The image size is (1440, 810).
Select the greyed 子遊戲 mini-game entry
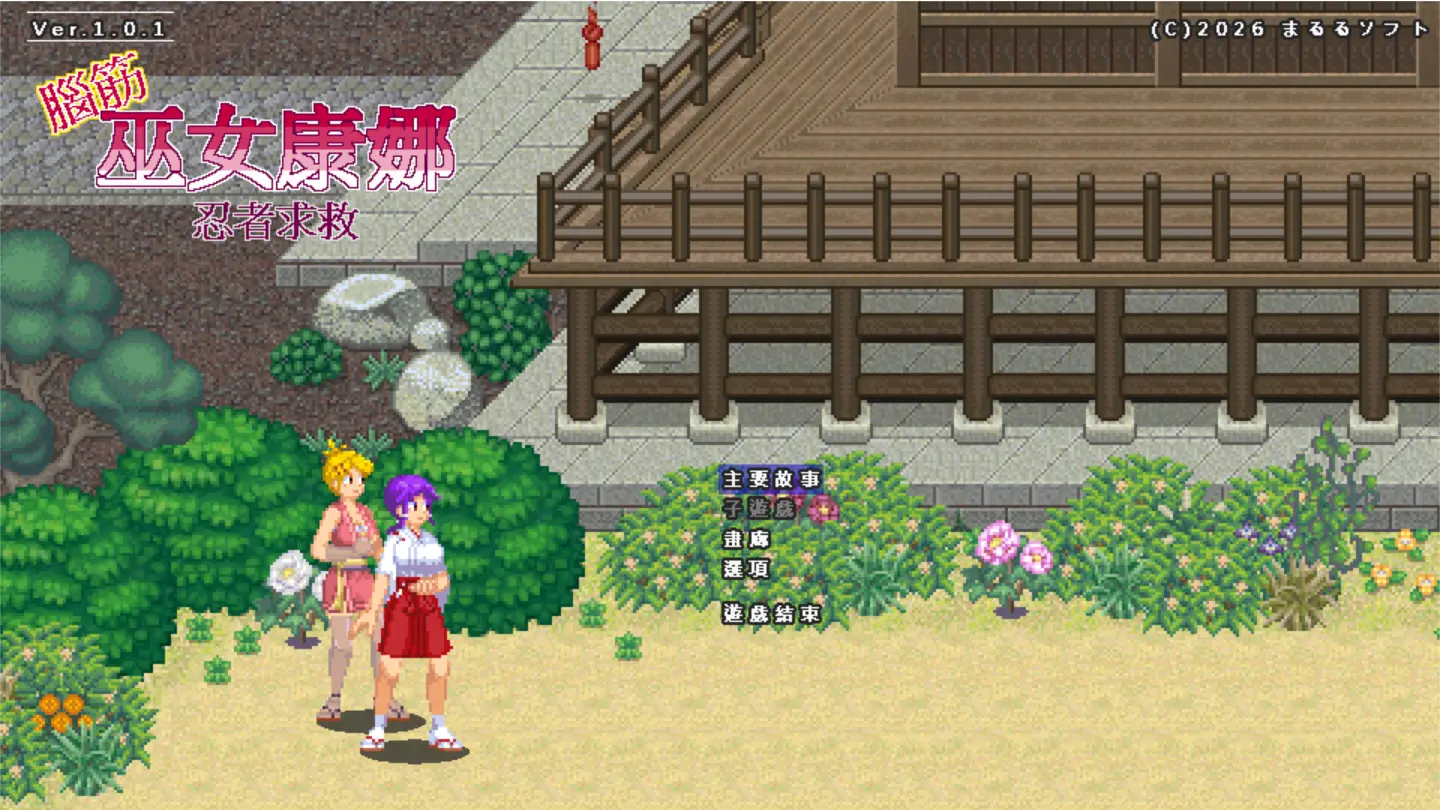(x=758, y=509)
